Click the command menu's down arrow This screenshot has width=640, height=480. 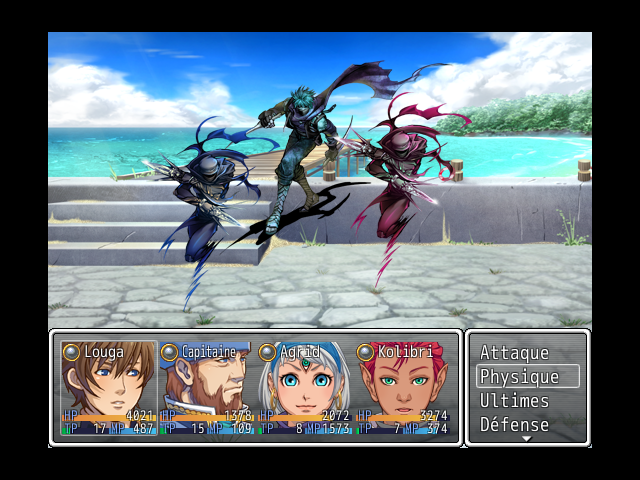527,439
